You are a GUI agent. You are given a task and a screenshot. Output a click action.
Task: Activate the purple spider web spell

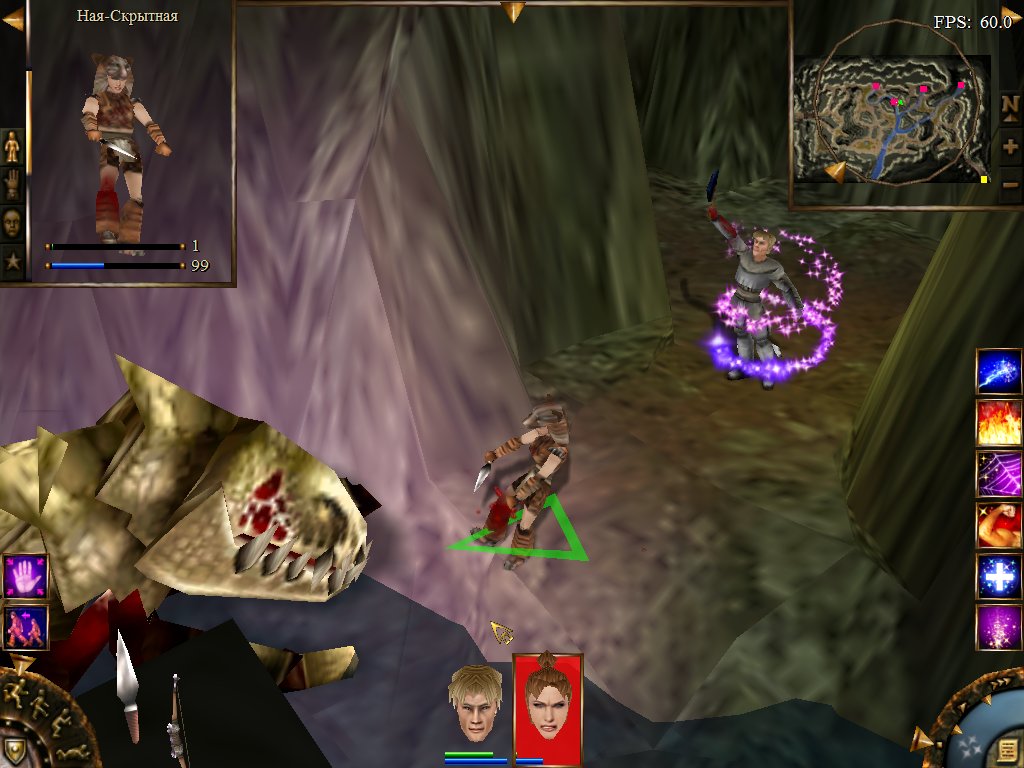click(998, 474)
